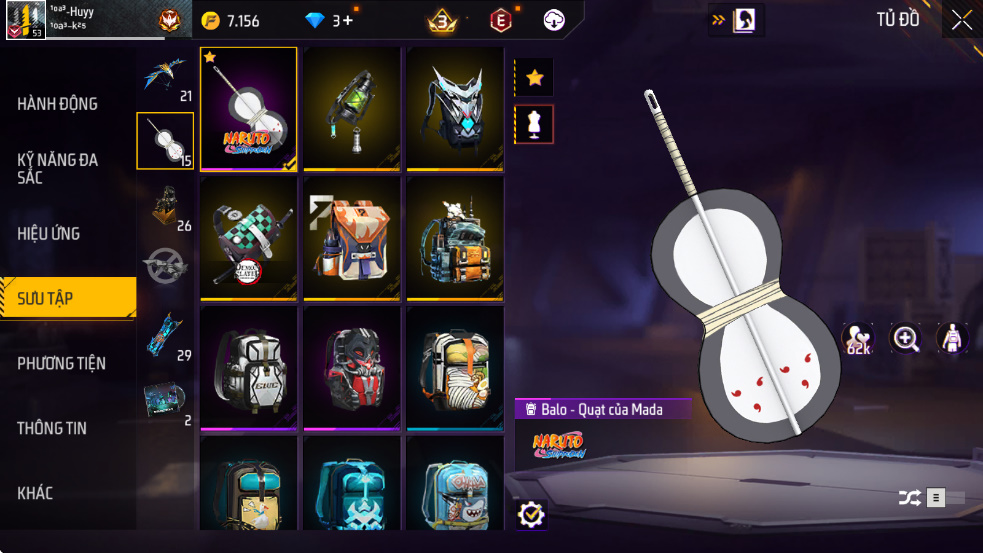Choose the glider subcategory icon
The image size is (983, 553).
click(165, 76)
